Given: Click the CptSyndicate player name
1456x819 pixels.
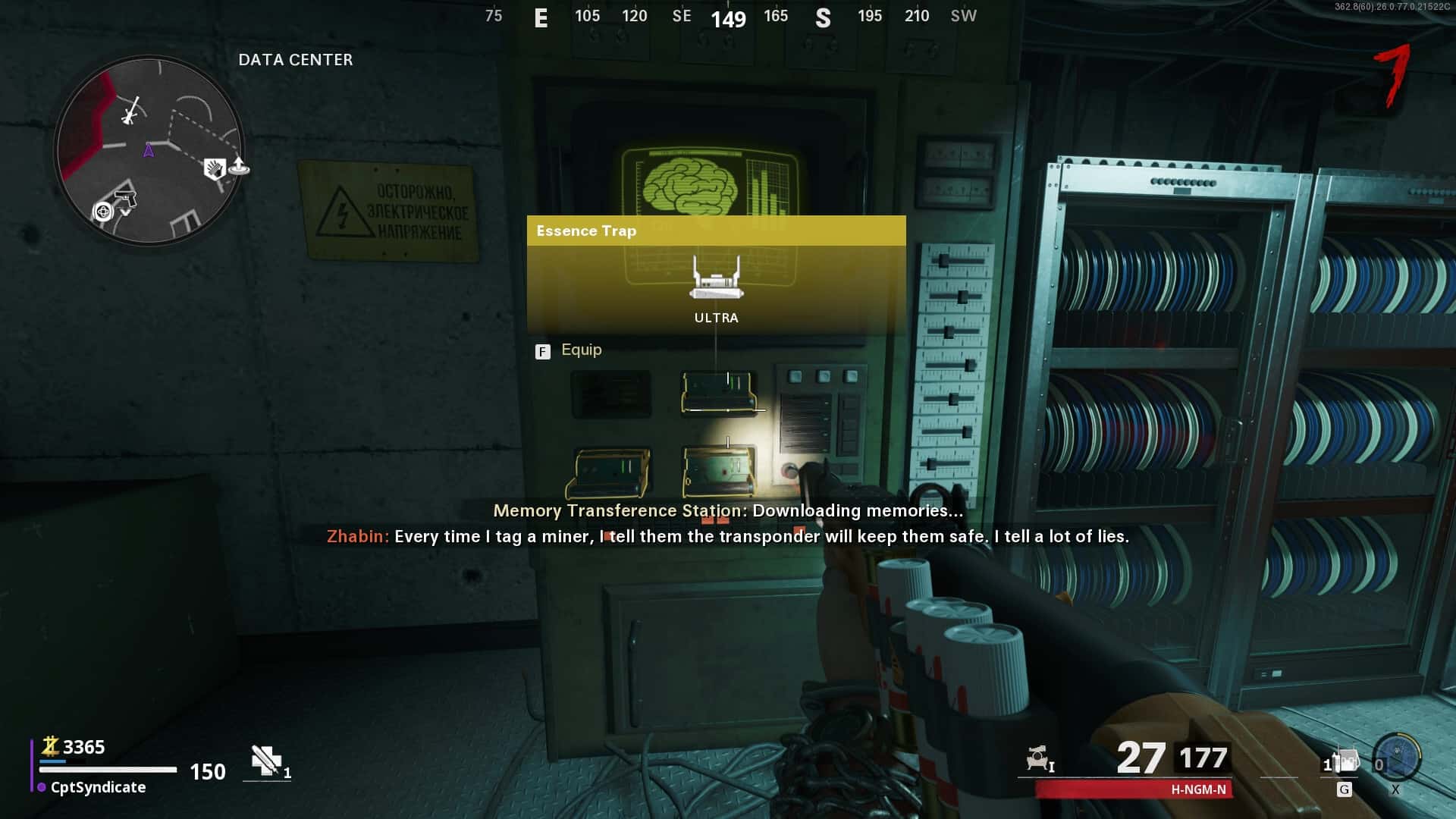Looking at the screenshot, I should 98,787.
